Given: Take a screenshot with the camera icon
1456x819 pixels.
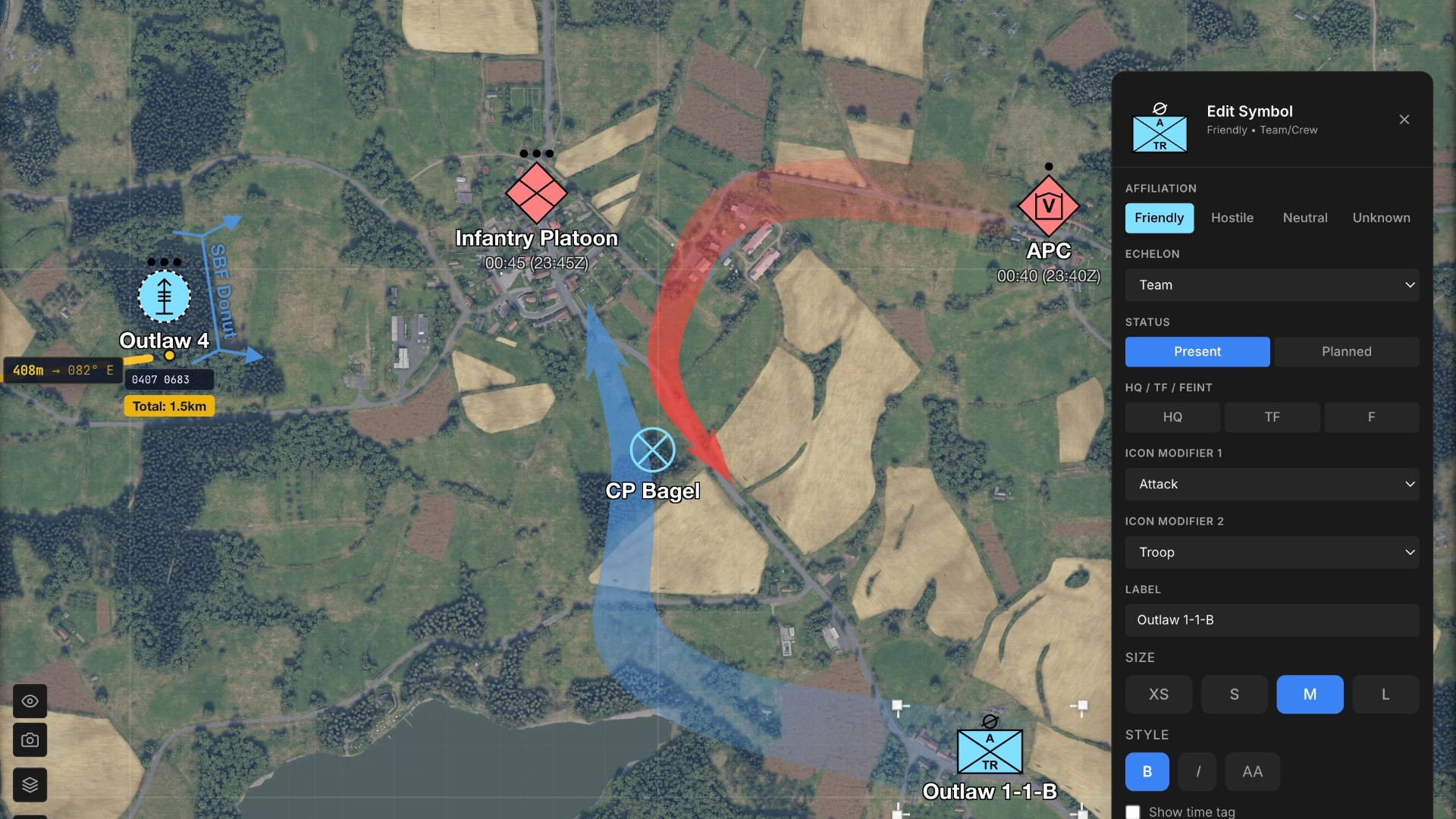Looking at the screenshot, I should (30, 740).
